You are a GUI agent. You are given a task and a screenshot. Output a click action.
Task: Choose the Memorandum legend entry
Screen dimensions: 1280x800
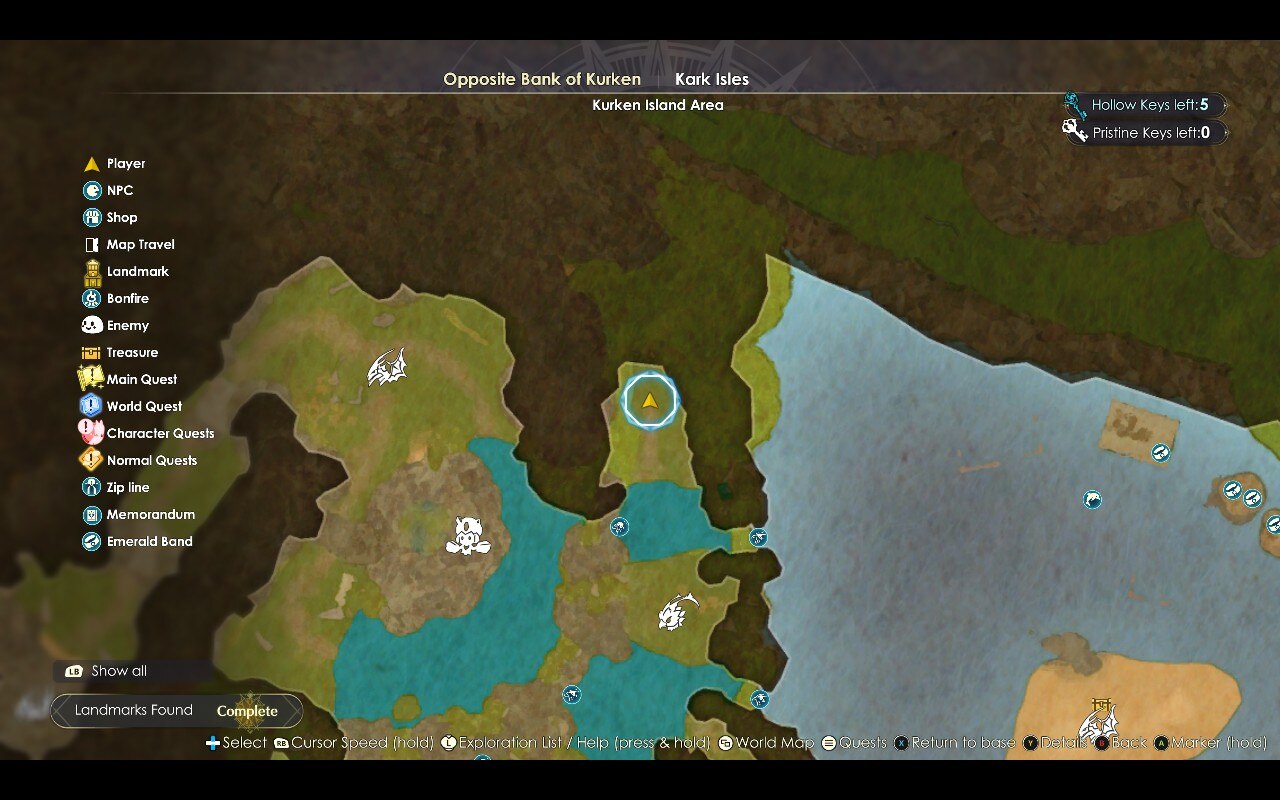pos(150,514)
